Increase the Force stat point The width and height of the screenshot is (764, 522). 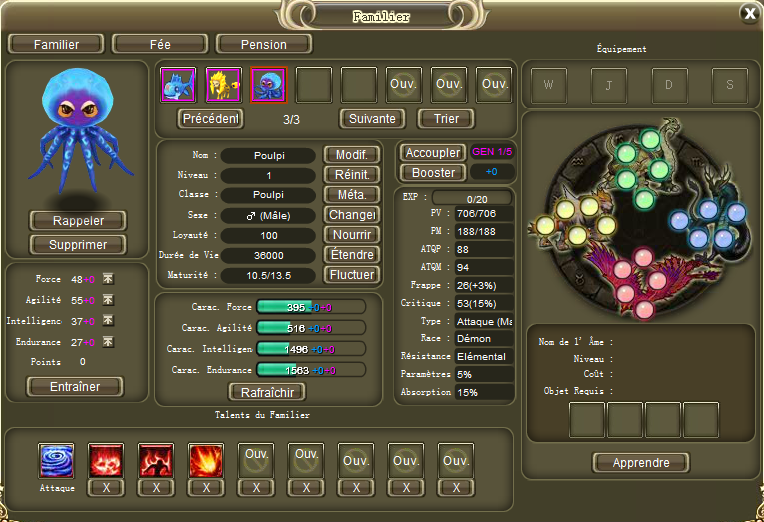click(108, 280)
